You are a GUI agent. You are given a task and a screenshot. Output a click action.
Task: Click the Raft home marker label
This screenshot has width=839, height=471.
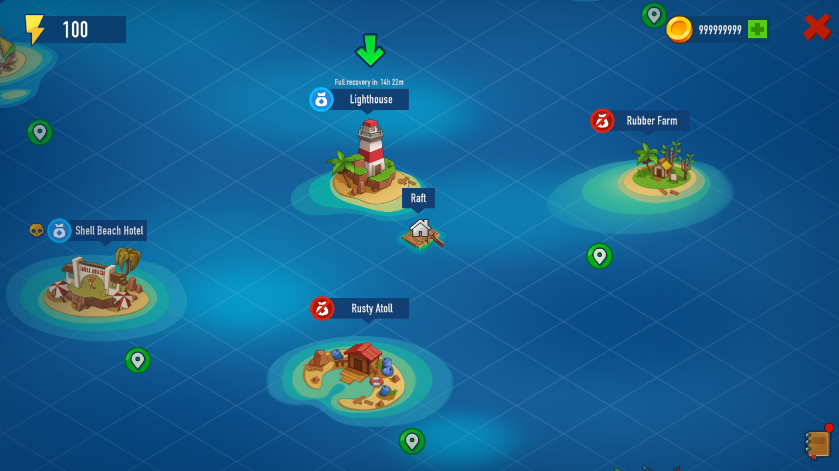point(418,198)
